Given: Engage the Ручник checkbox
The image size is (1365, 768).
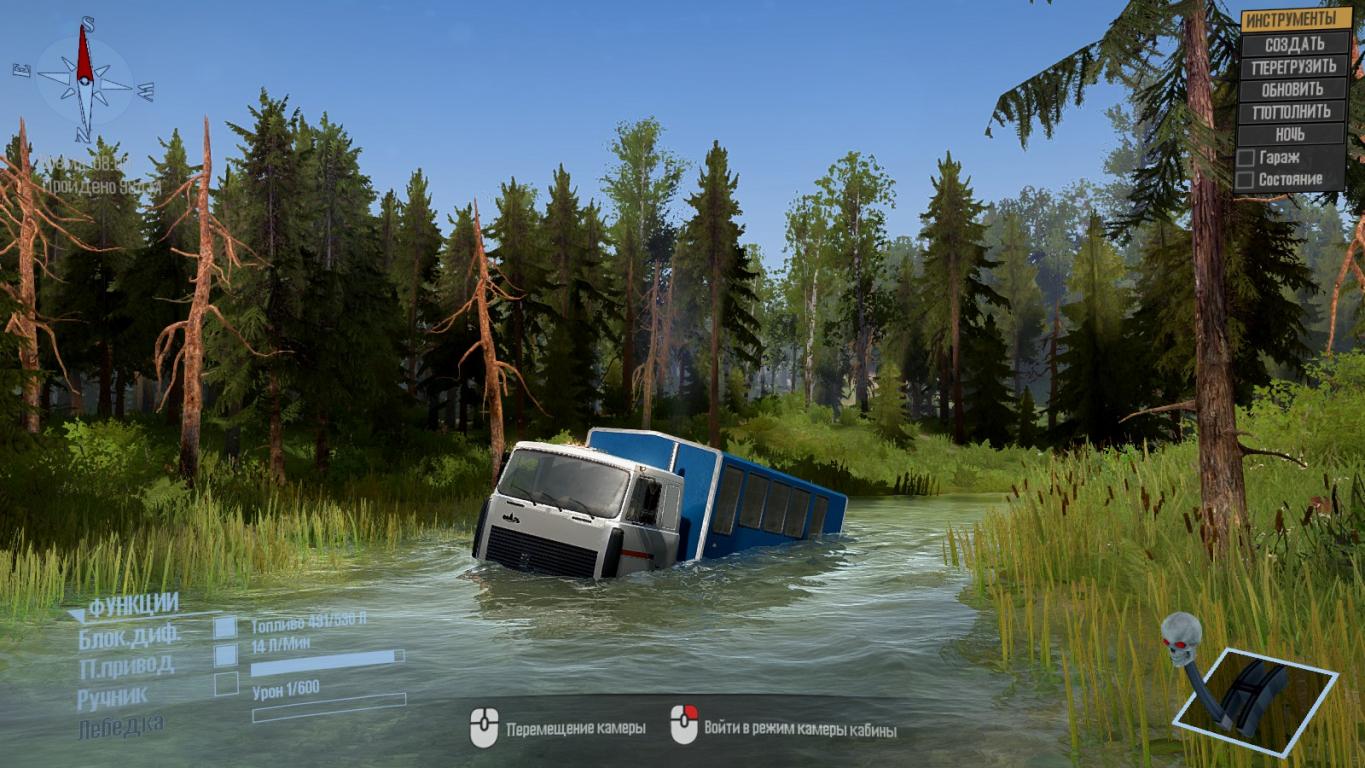Looking at the screenshot, I should (x=226, y=684).
